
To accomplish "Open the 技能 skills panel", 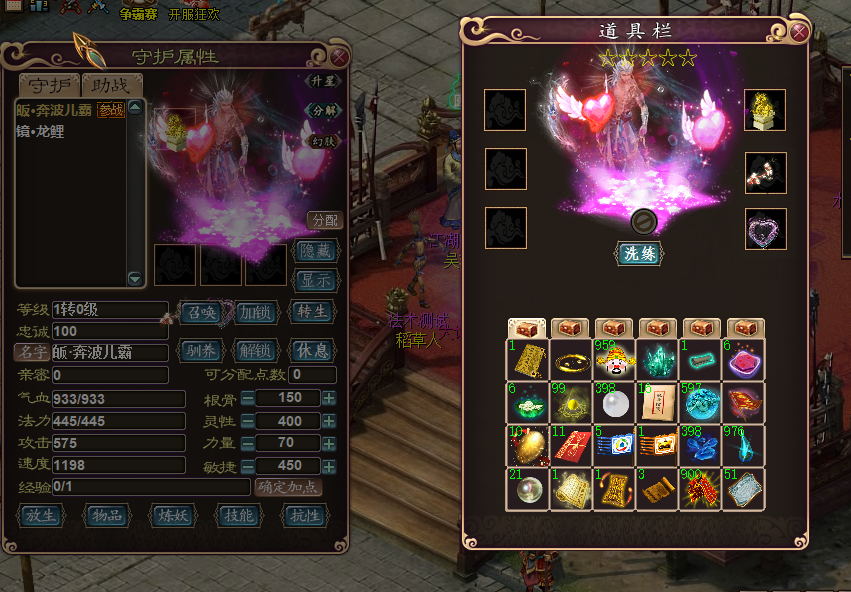I will click(x=241, y=516).
